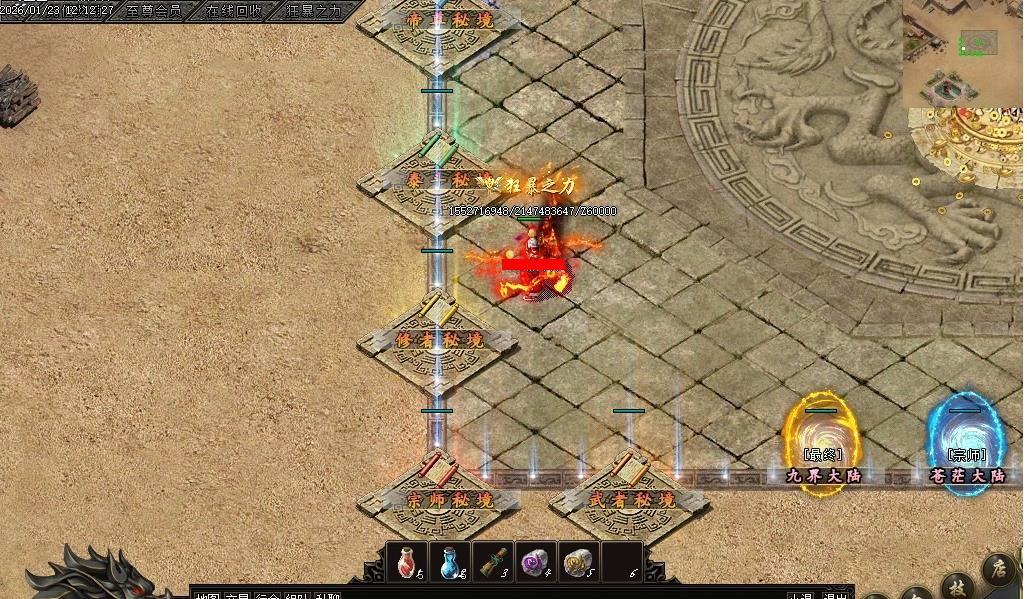This screenshot has height=599, width=1027.
Task: Select the green bundle item in hotbar
Action: [493, 562]
